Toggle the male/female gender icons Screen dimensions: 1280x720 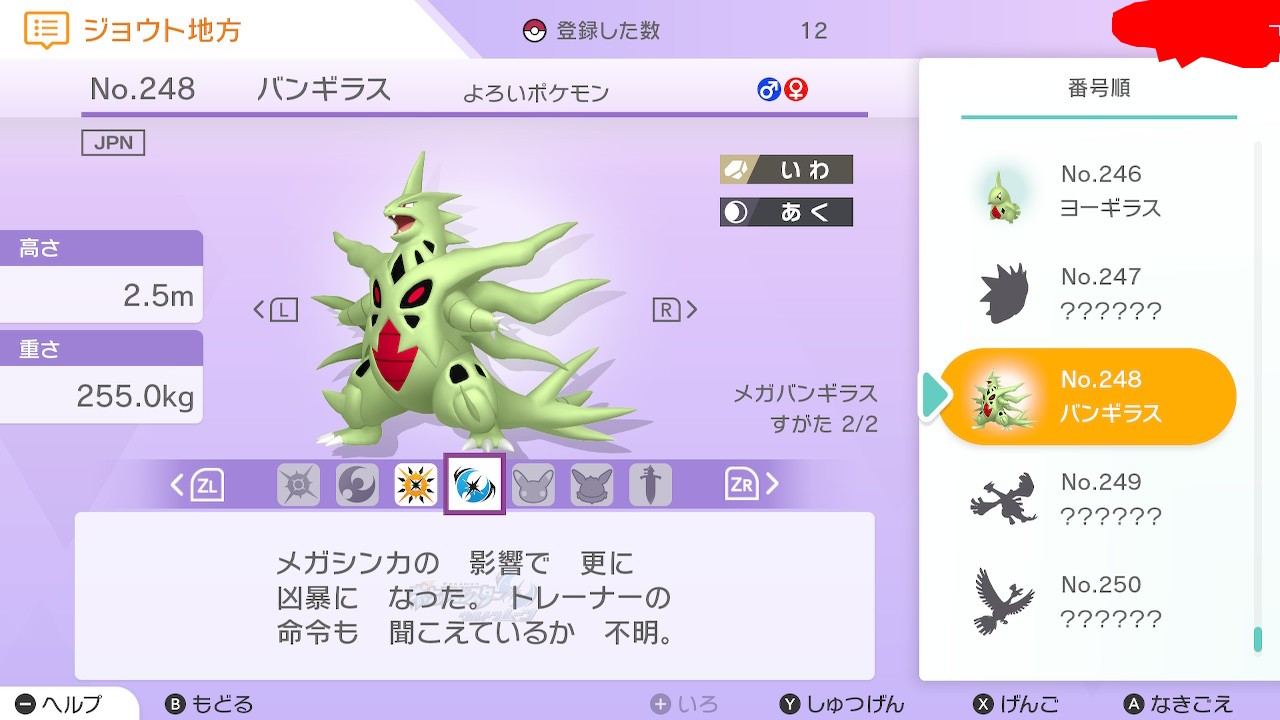[x=782, y=90]
